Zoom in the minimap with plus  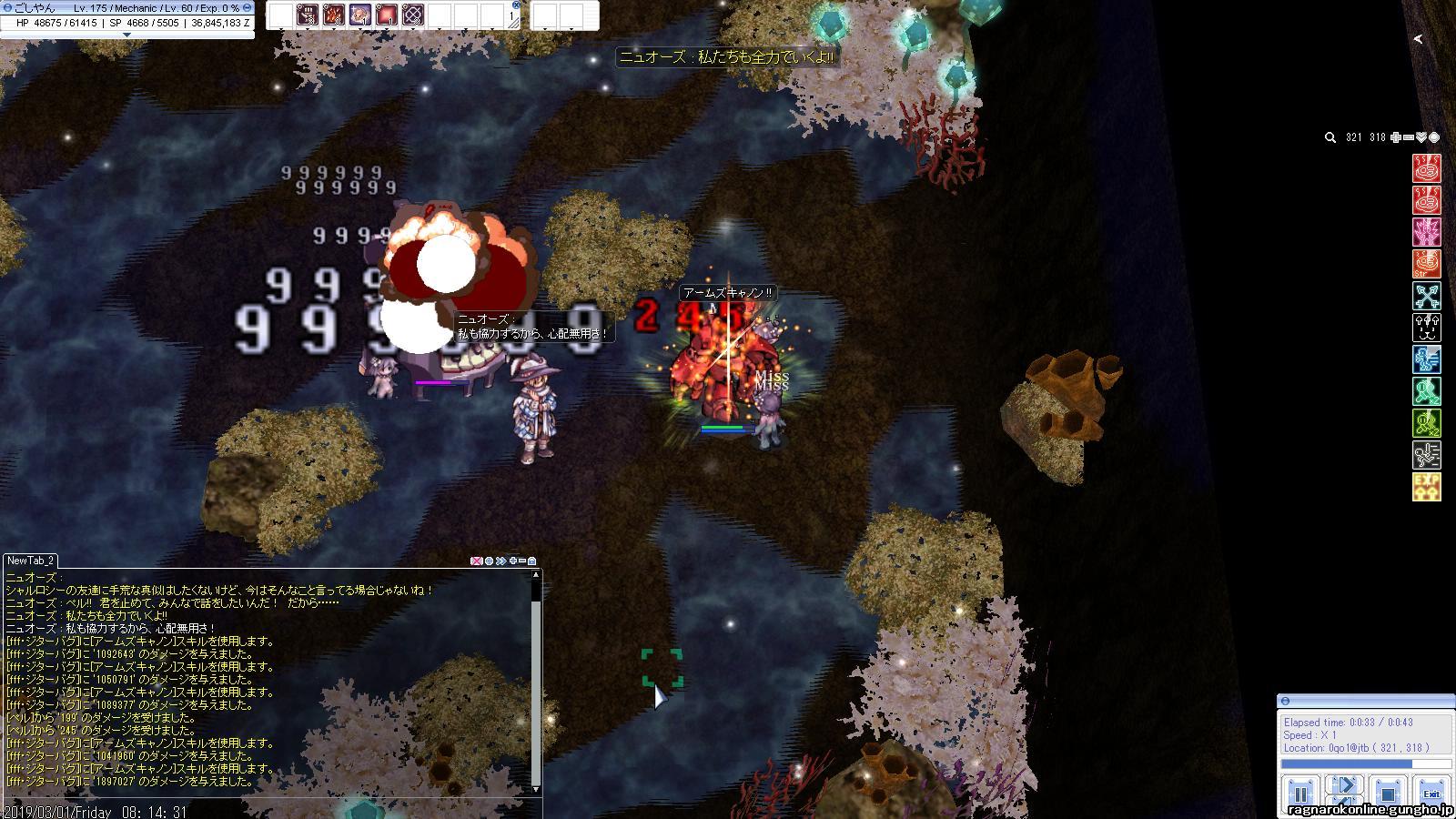point(1396,137)
